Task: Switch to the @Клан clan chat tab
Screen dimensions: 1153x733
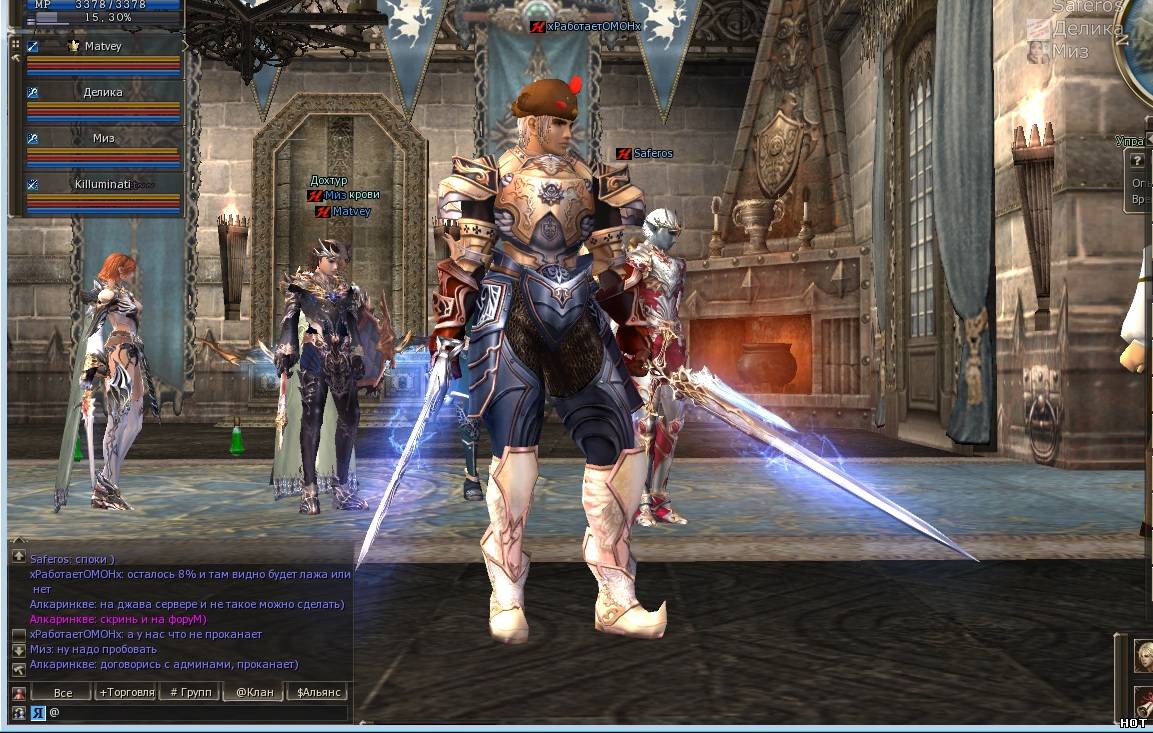Action: pos(253,692)
